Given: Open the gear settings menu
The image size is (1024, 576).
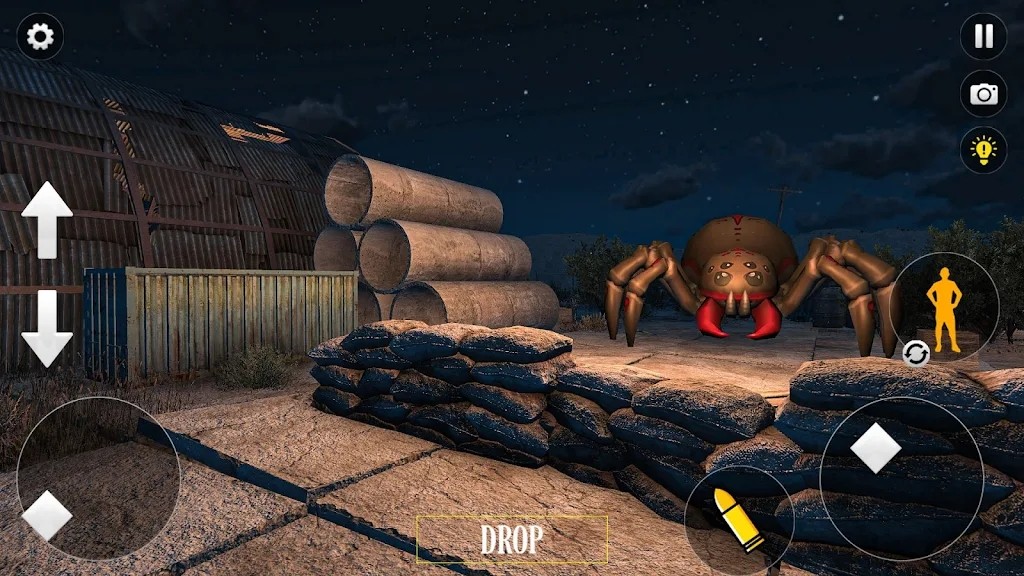Looking at the screenshot, I should point(40,37).
